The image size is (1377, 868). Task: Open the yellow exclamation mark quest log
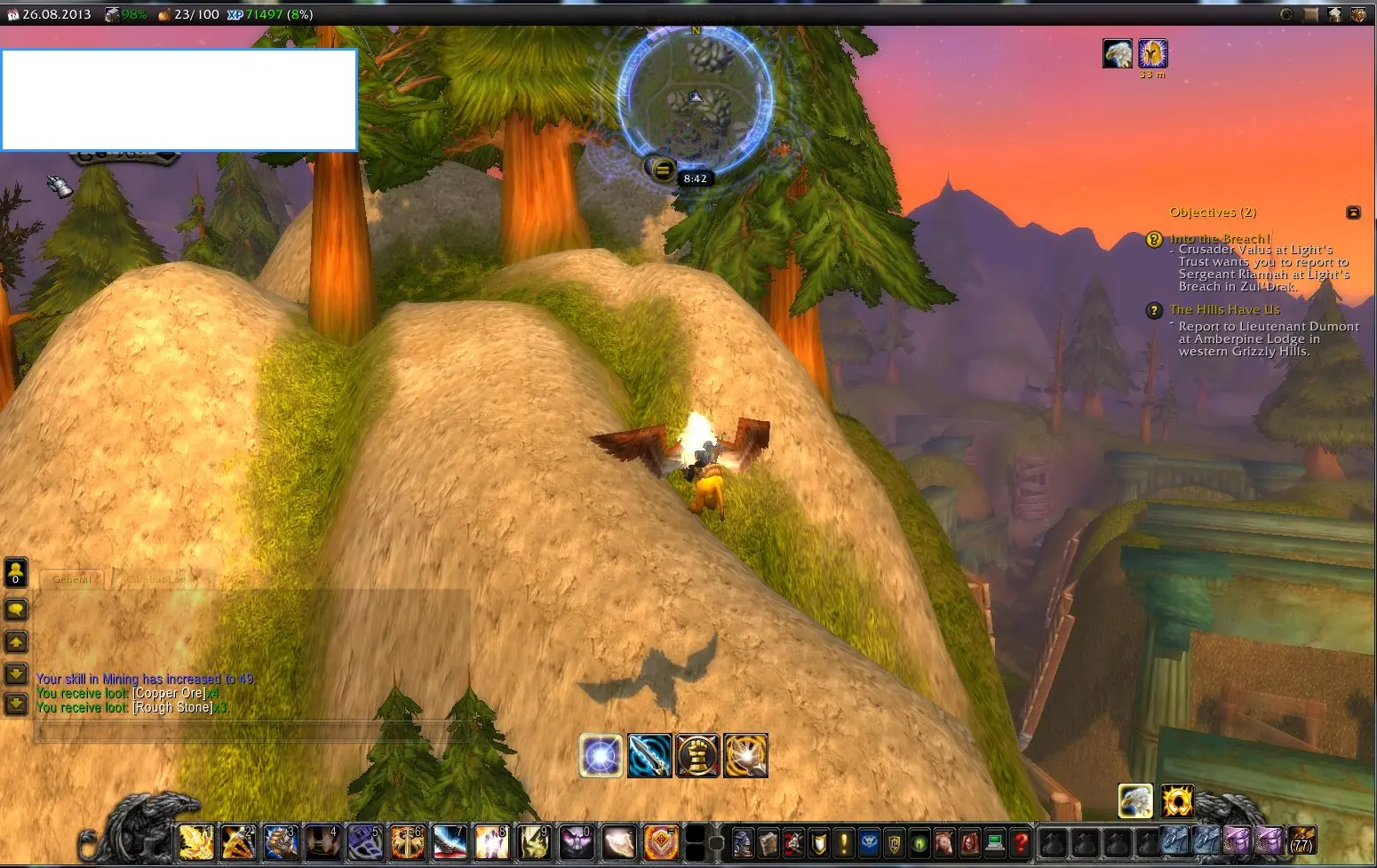tap(844, 841)
